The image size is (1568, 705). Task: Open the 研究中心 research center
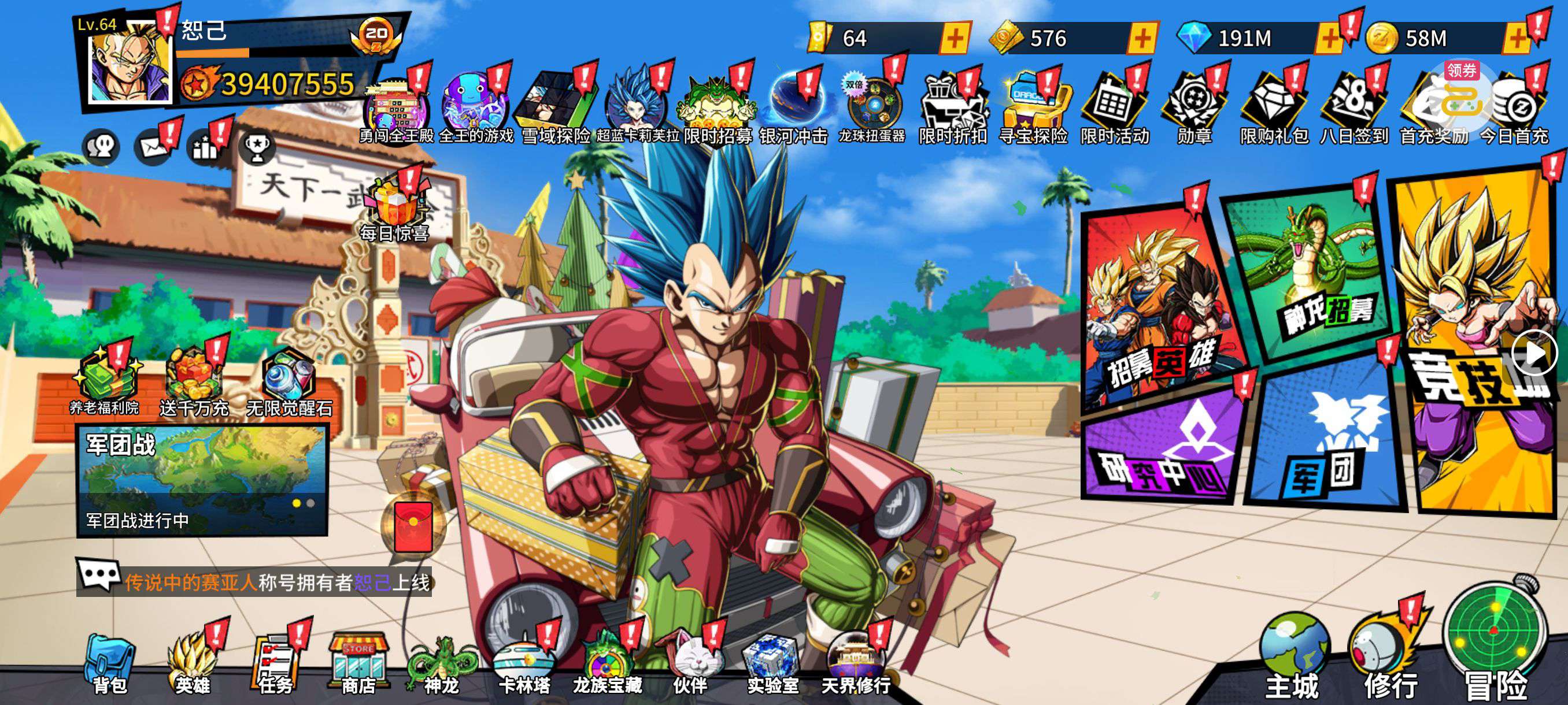(x=1163, y=447)
